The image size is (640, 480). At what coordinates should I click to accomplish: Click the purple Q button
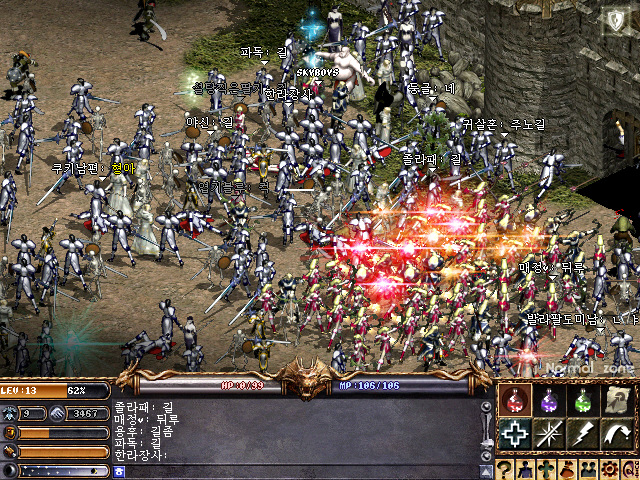[x=630, y=469]
